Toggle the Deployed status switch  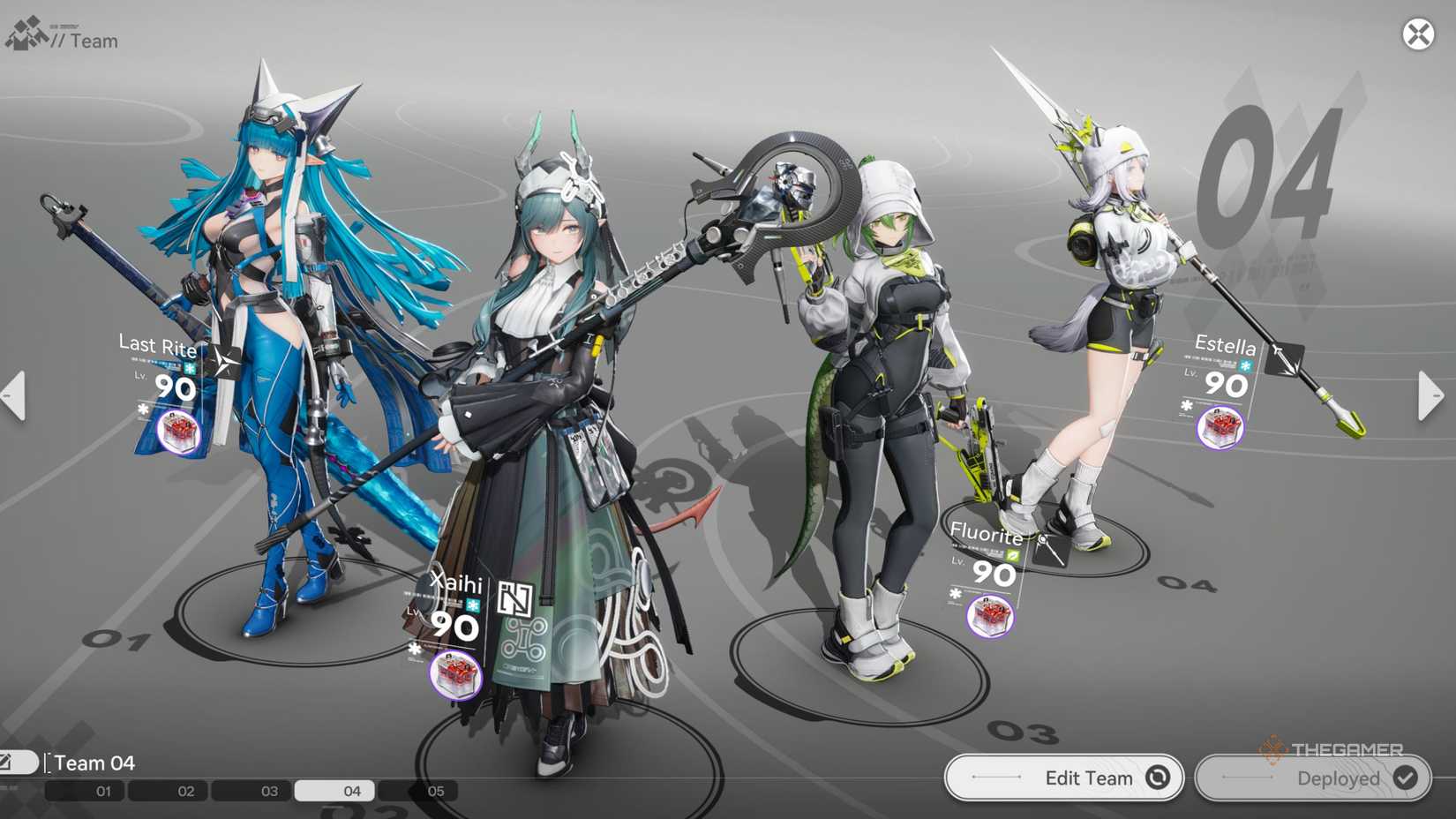(x=1312, y=778)
